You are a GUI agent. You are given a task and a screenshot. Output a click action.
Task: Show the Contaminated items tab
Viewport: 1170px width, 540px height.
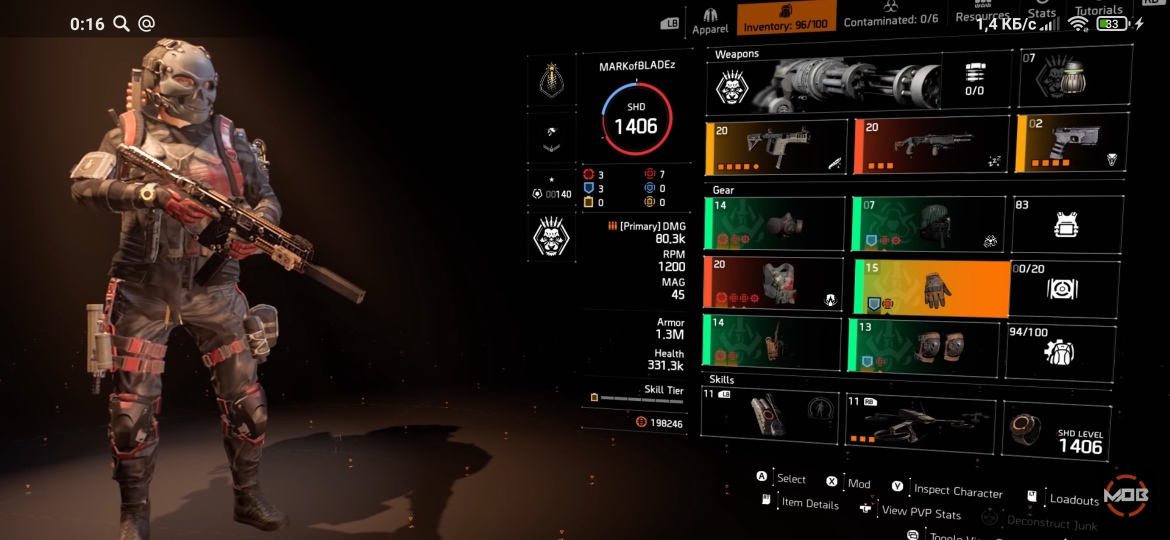[x=890, y=20]
